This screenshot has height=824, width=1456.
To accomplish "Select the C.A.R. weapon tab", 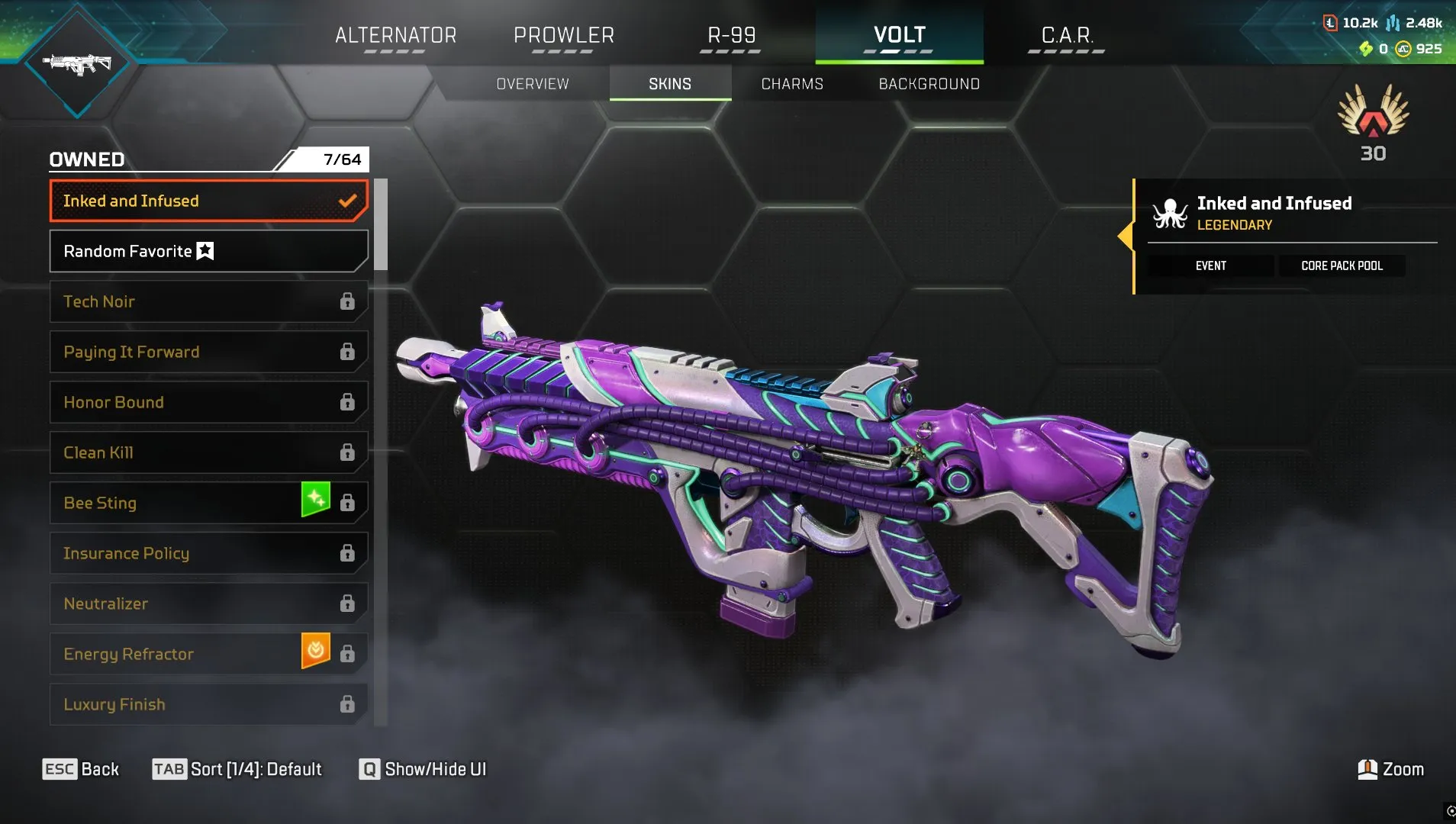I will (x=1065, y=34).
